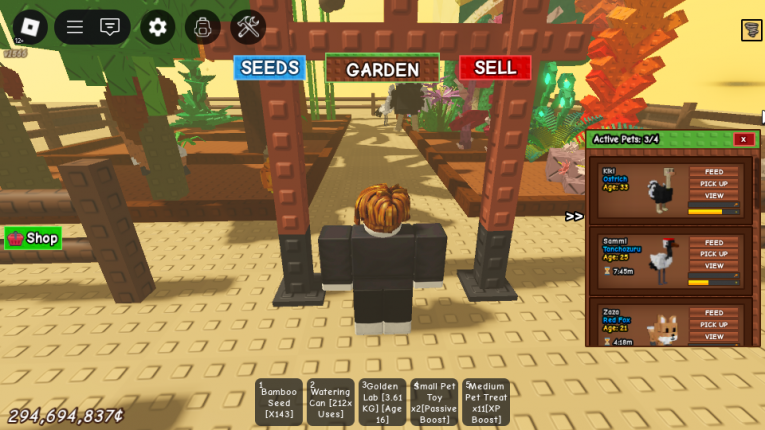Close the Active Pets panel

tap(743, 139)
